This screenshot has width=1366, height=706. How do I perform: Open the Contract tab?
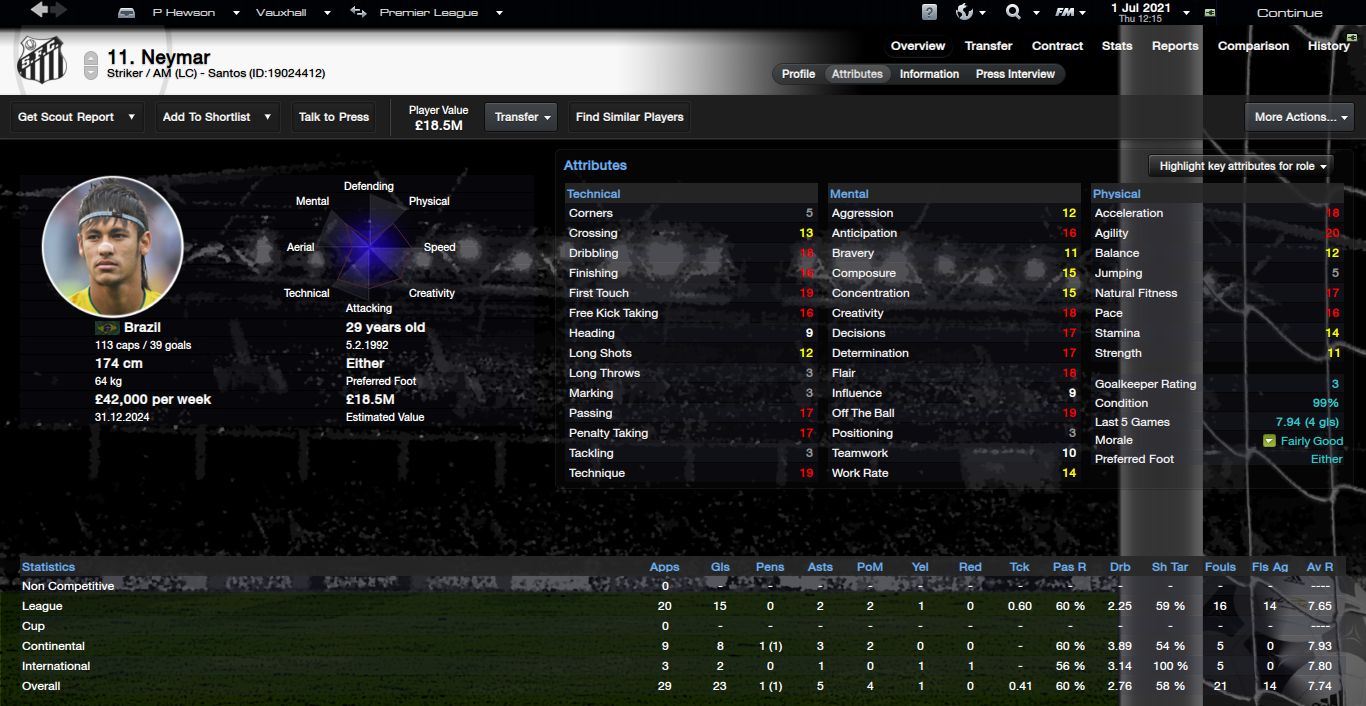point(1057,46)
